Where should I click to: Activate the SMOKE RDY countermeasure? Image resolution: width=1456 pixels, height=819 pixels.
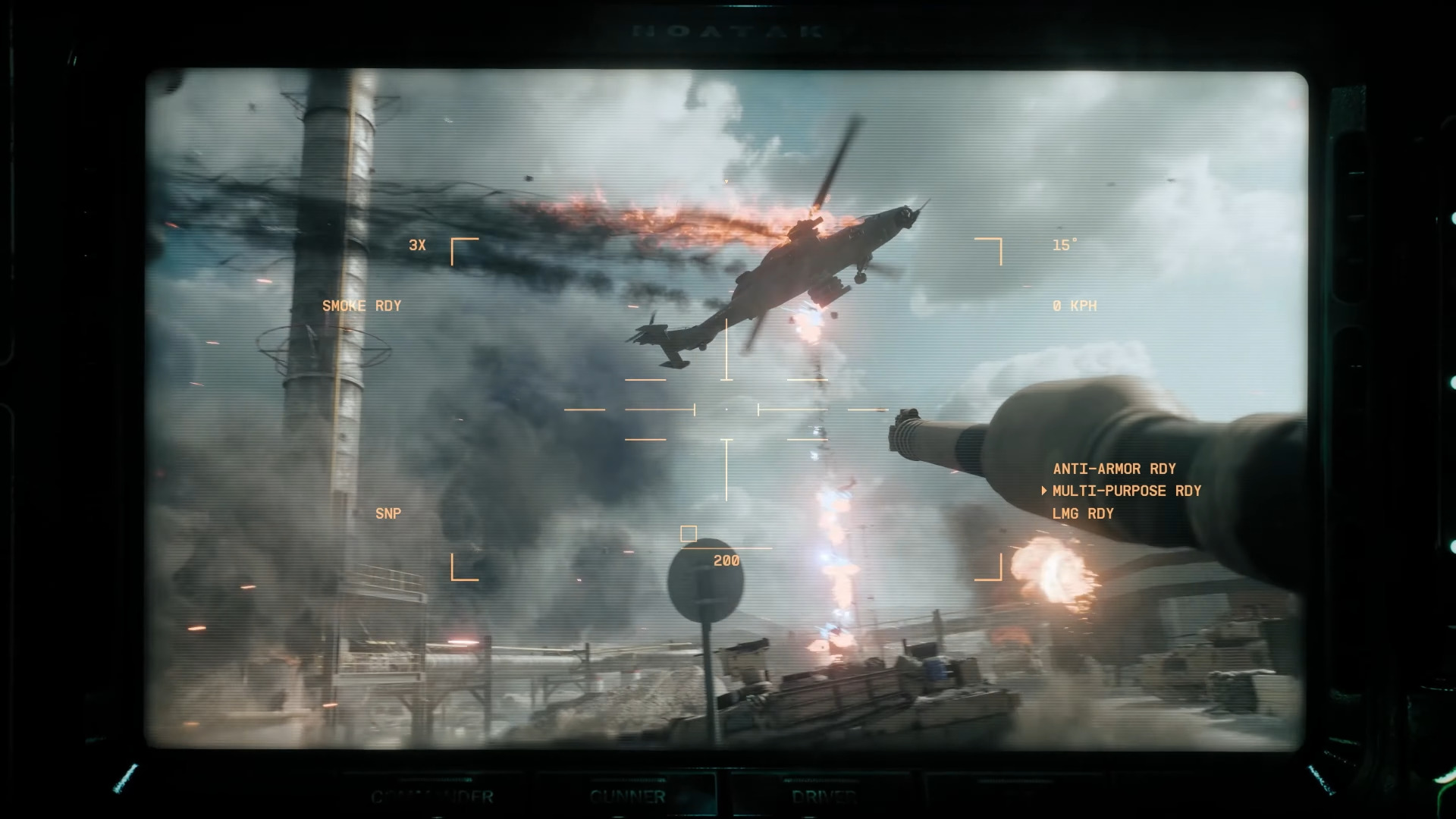[361, 306]
